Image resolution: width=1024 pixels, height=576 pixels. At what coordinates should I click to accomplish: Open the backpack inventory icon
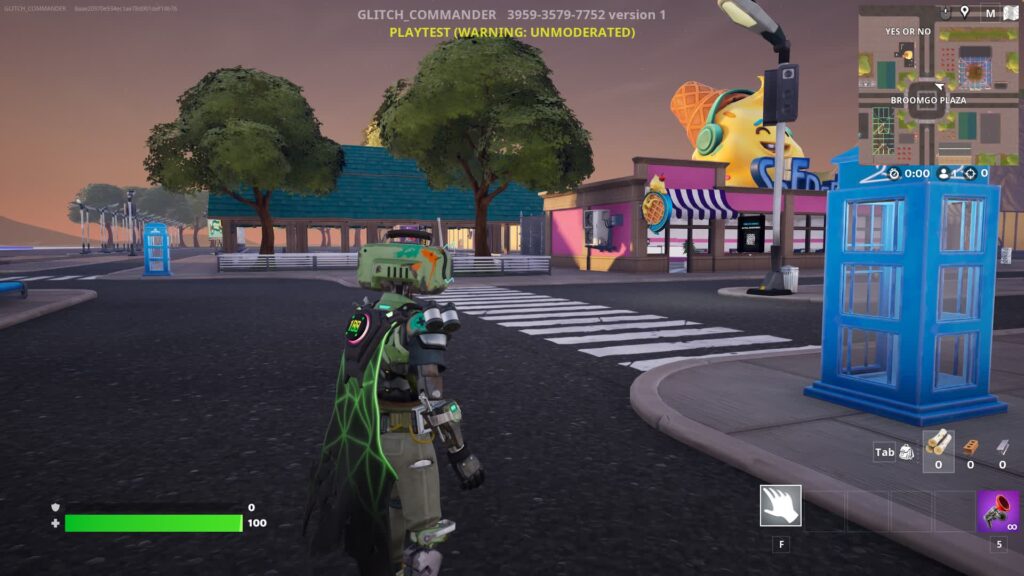tap(906, 452)
